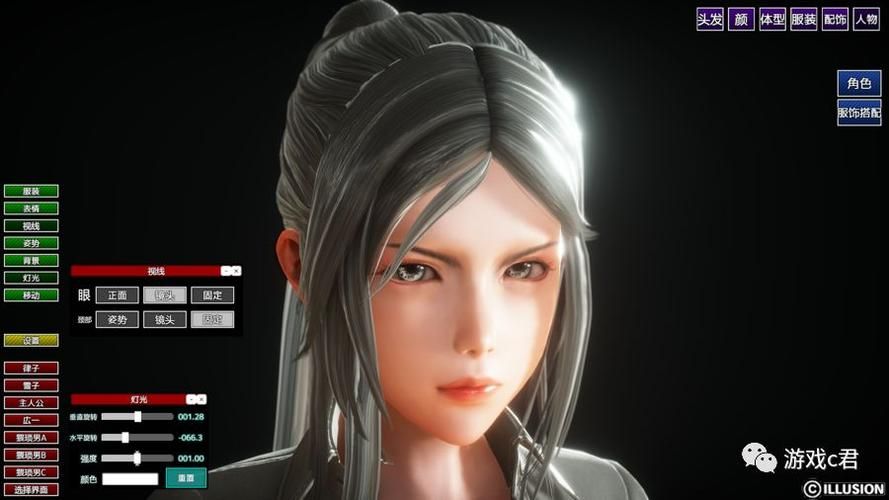Open the 服饰搭配 outfit coordination button
This screenshot has height=500, width=889.
(x=859, y=113)
